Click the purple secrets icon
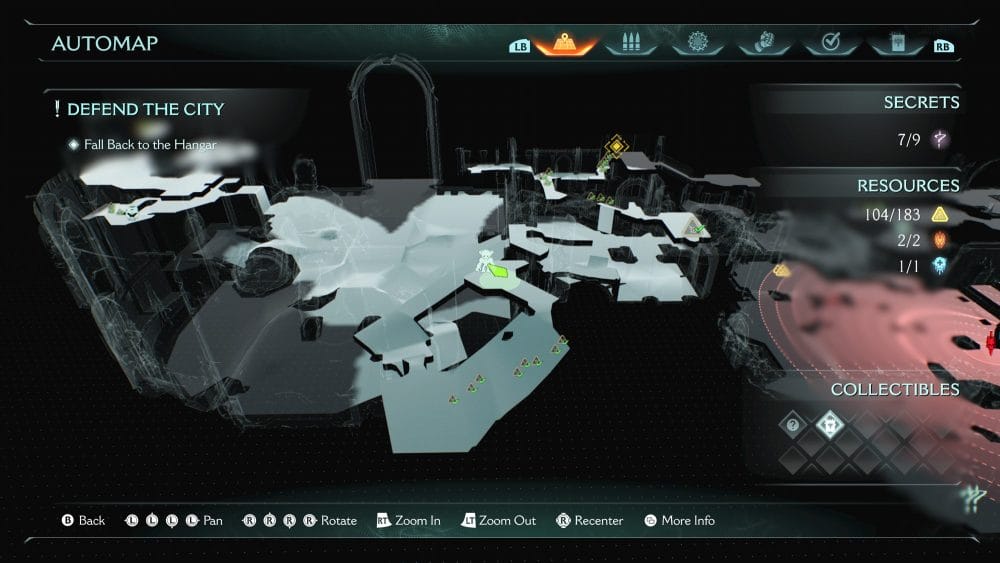The height and width of the screenshot is (563, 1000). 940,139
